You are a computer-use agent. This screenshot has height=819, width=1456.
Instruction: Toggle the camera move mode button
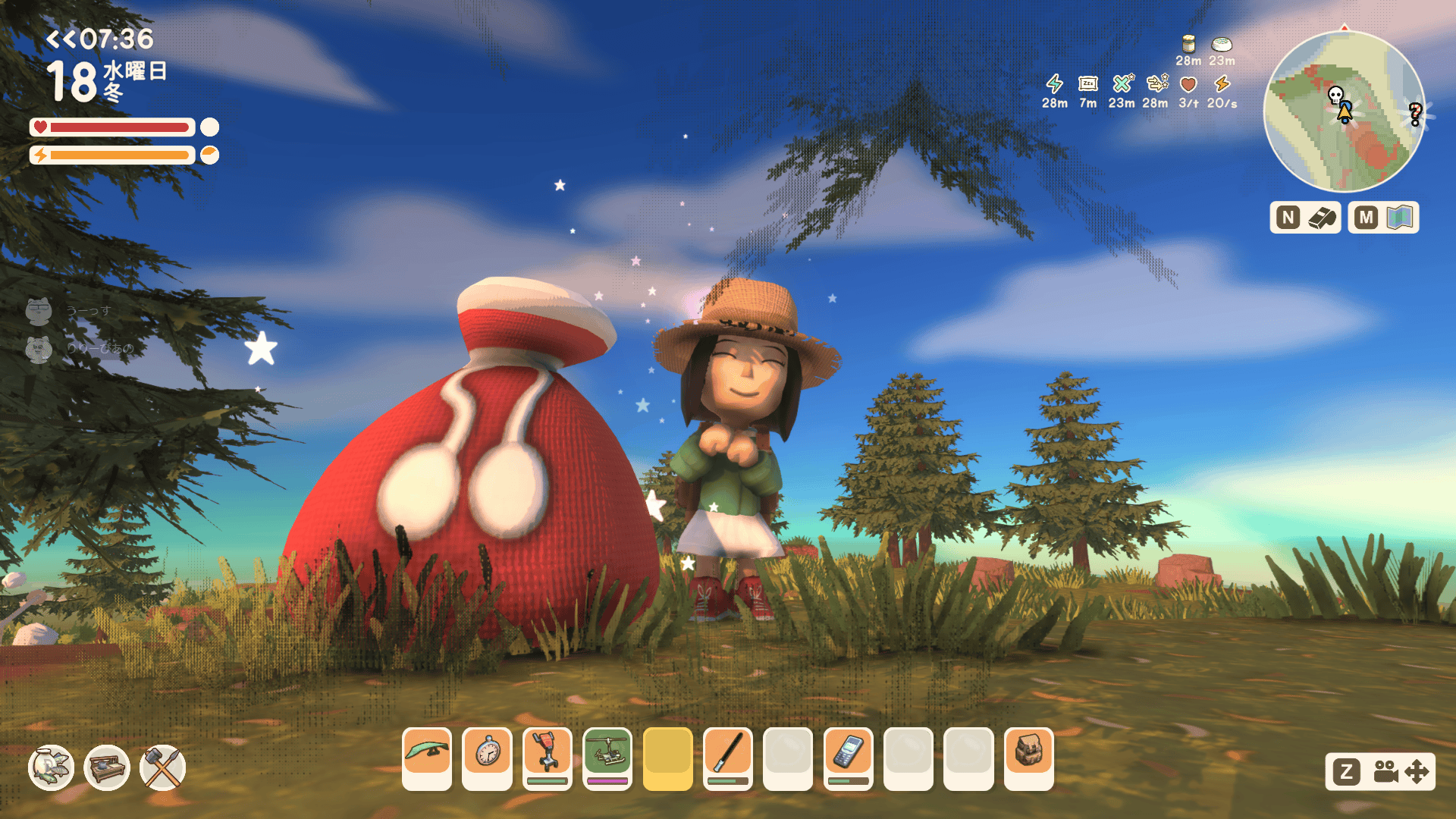click(1380, 772)
